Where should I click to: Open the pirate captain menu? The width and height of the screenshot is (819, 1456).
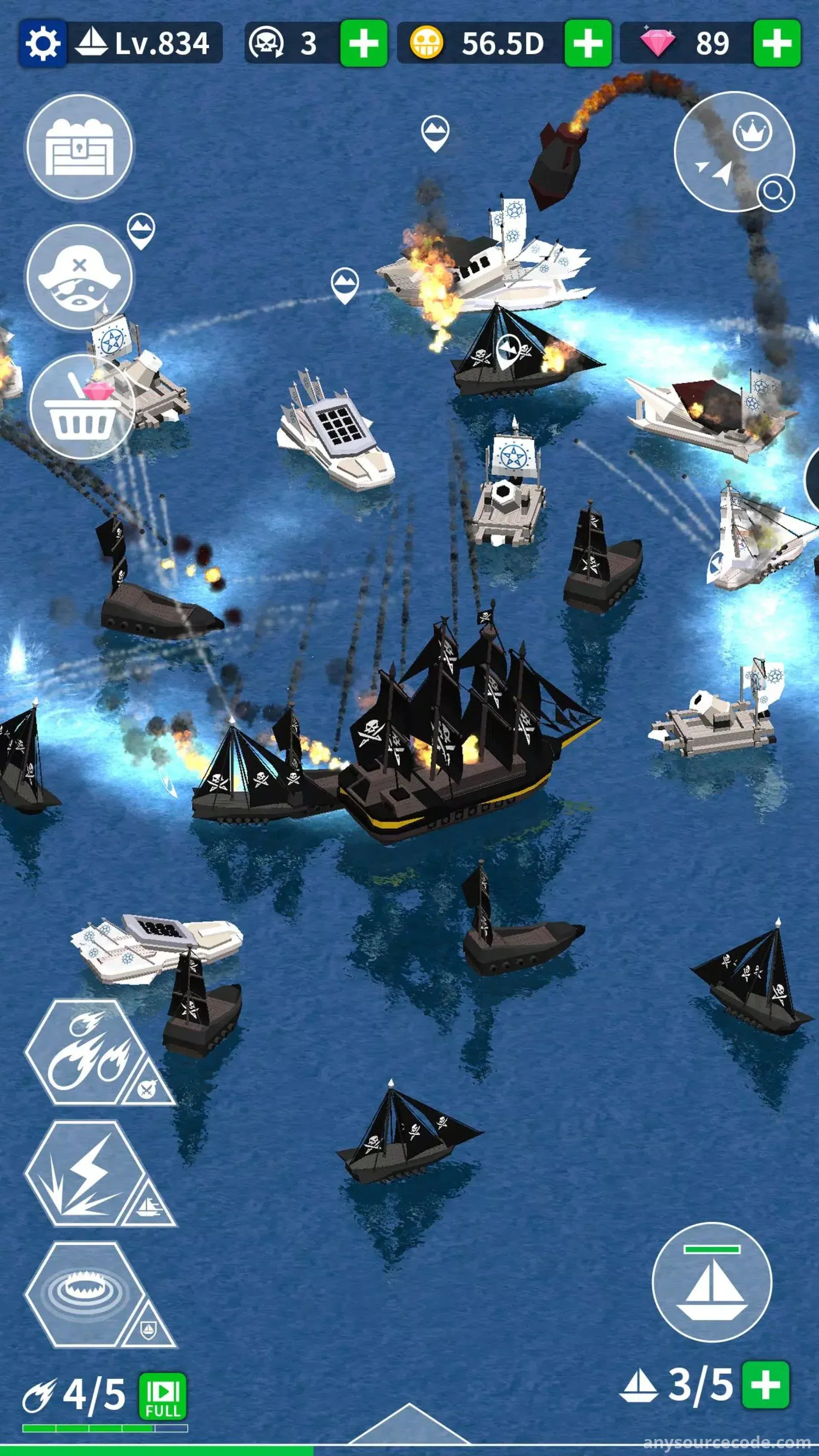pos(79,277)
